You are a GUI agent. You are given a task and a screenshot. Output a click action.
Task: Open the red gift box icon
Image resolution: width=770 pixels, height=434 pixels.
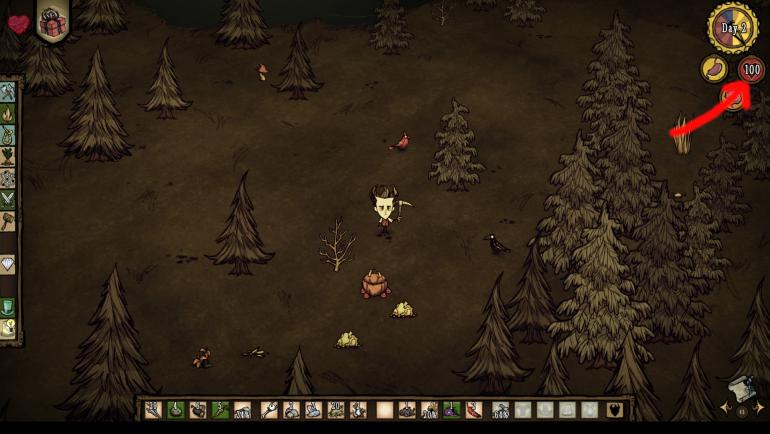[50, 21]
